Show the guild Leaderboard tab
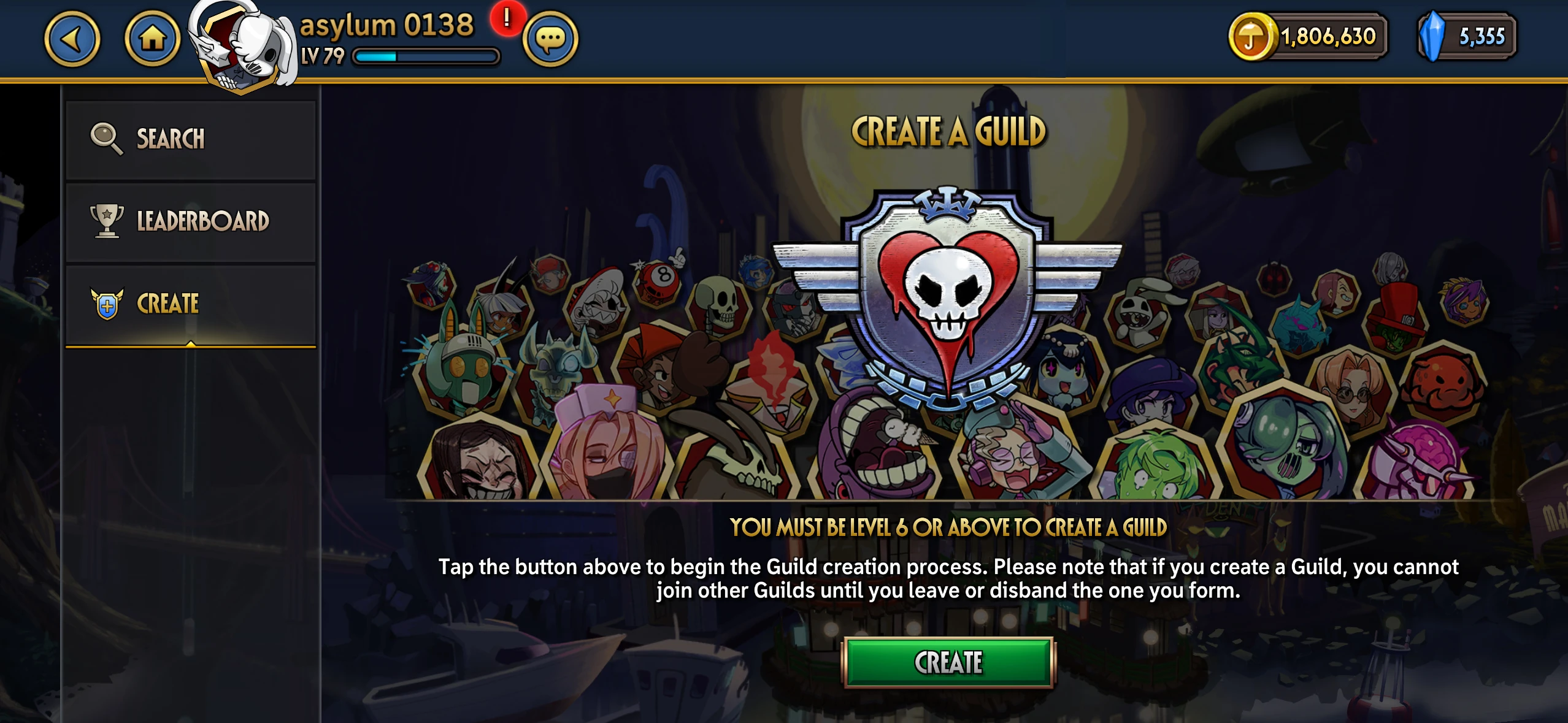1568x723 pixels. 191,221
